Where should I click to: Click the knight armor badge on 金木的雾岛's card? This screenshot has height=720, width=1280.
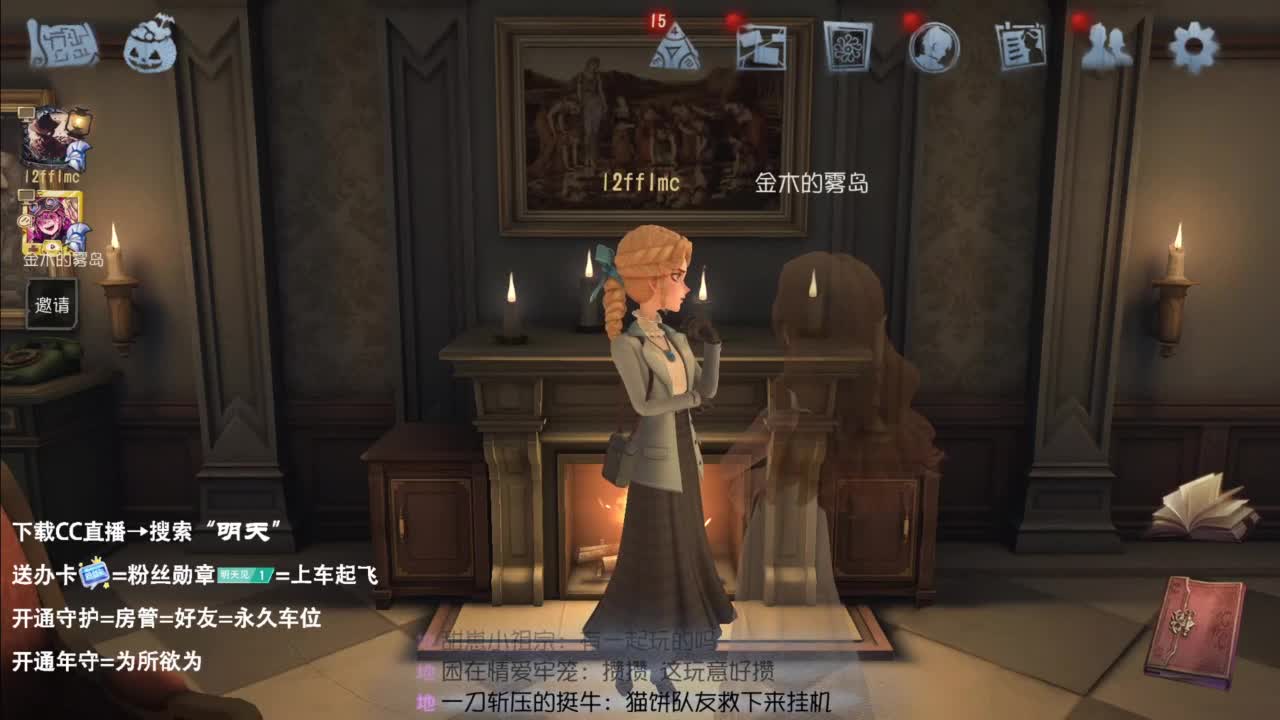click(x=78, y=232)
